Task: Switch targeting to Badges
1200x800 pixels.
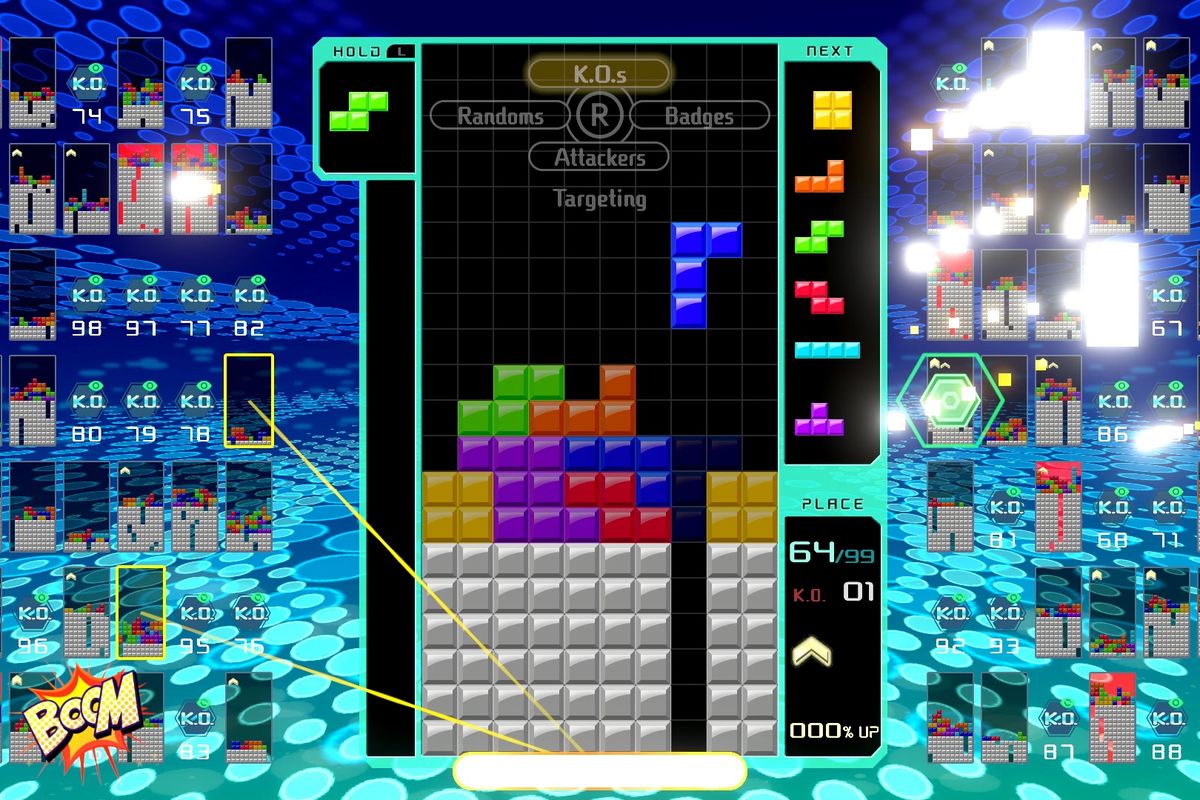Action: coord(700,116)
